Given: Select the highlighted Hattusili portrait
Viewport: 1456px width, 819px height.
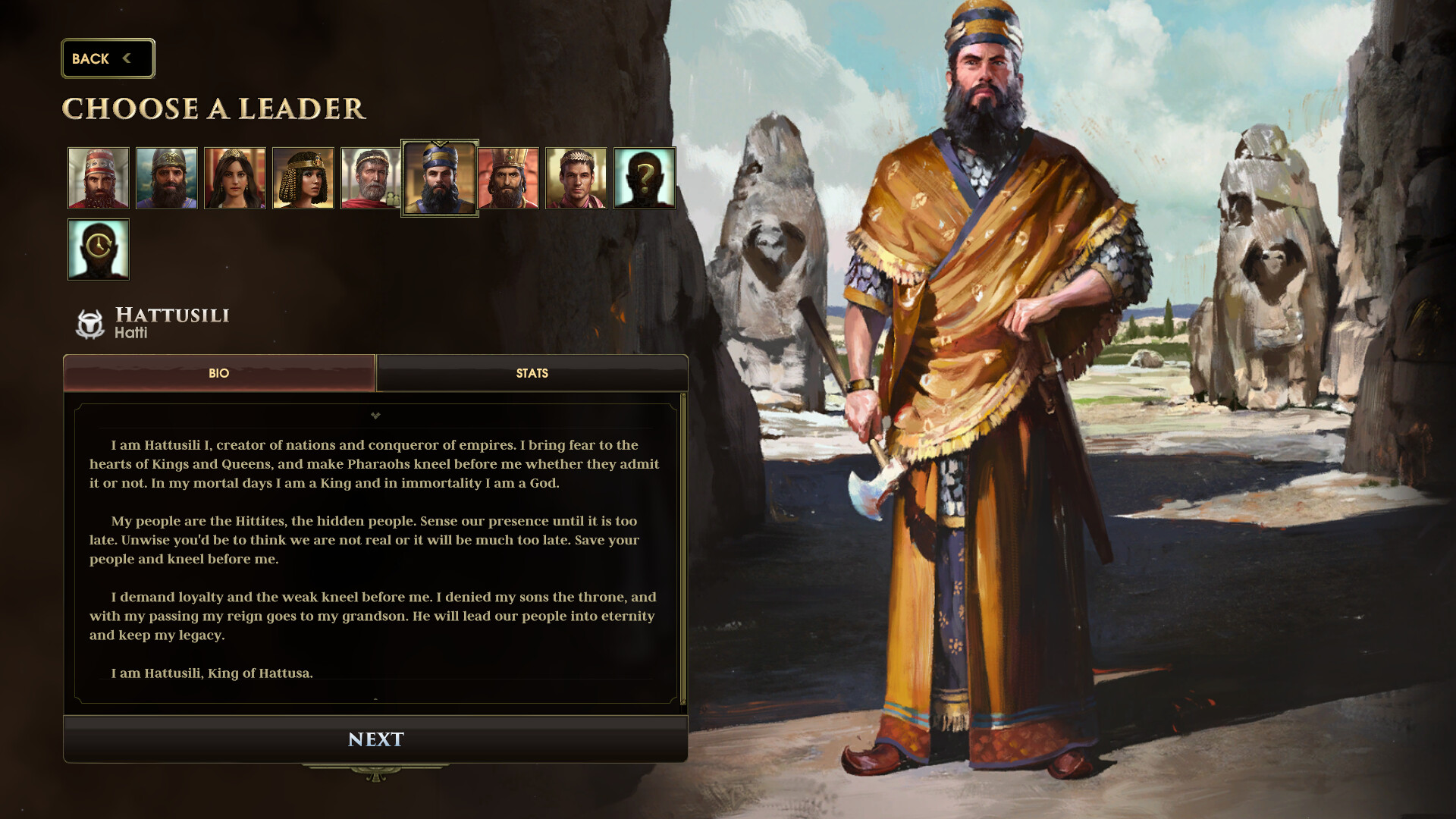Looking at the screenshot, I should click(x=440, y=178).
